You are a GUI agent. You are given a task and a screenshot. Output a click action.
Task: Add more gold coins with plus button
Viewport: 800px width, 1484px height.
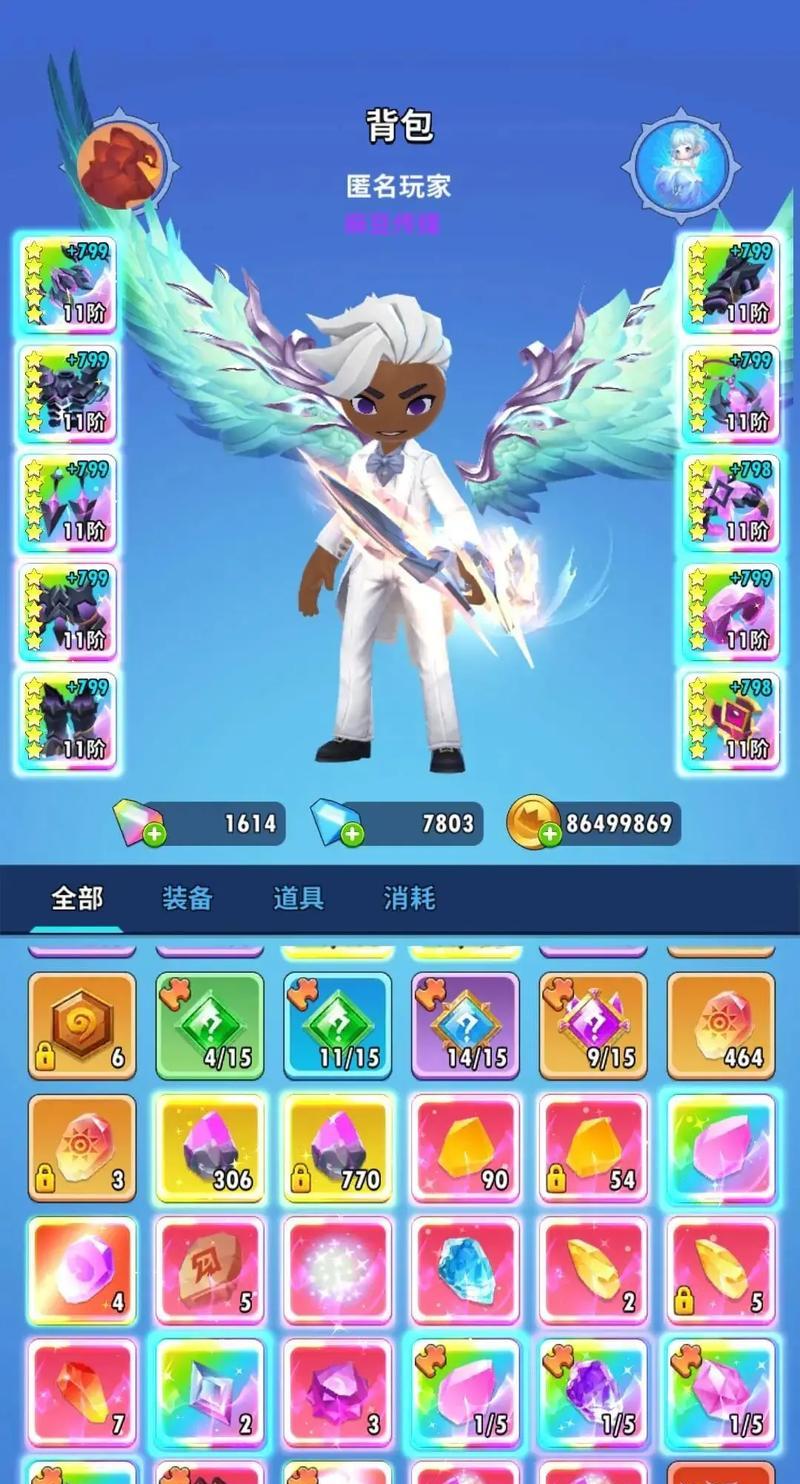[x=550, y=836]
